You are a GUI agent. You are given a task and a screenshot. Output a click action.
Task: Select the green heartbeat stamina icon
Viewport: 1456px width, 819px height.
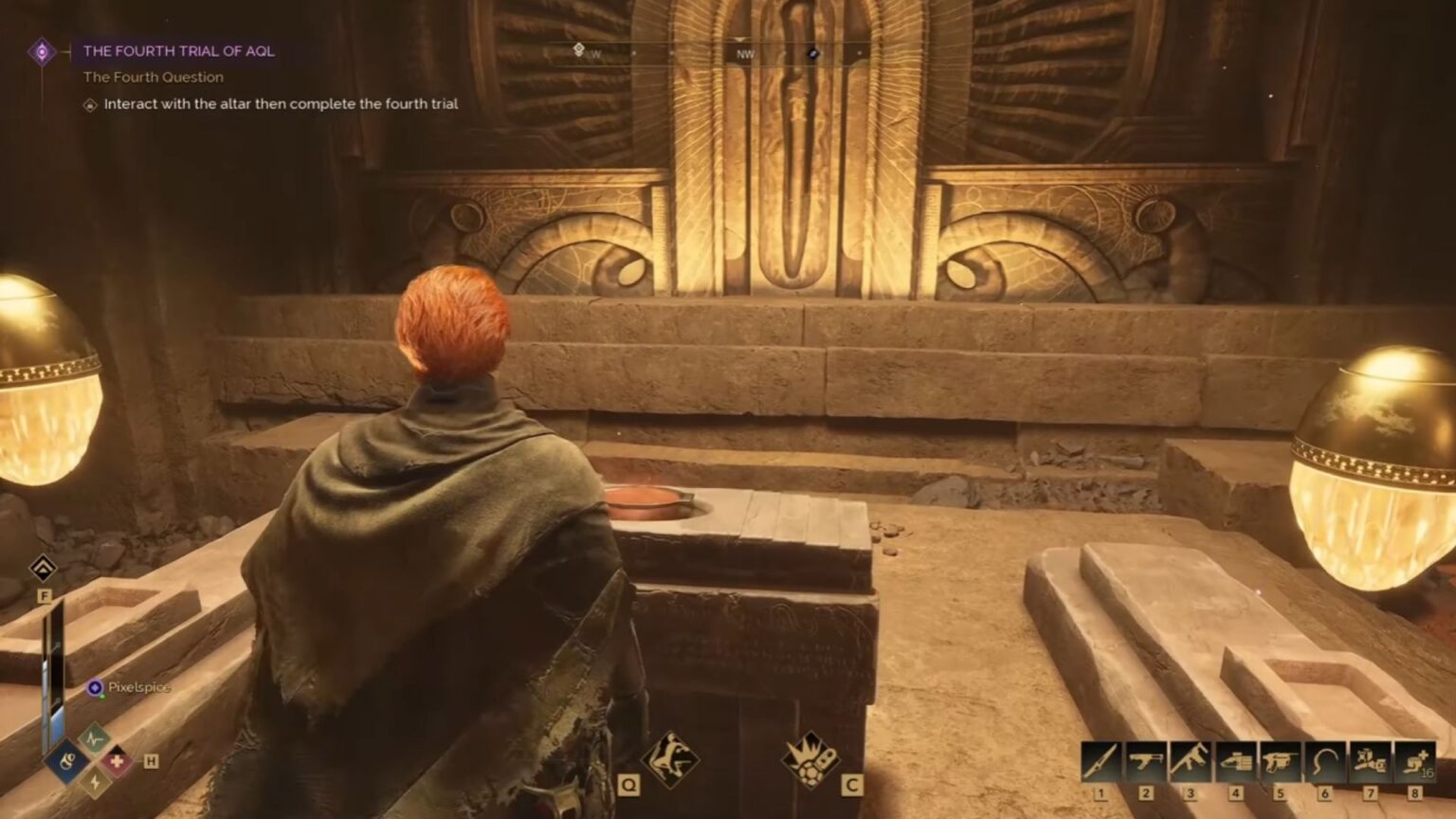click(93, 738)
